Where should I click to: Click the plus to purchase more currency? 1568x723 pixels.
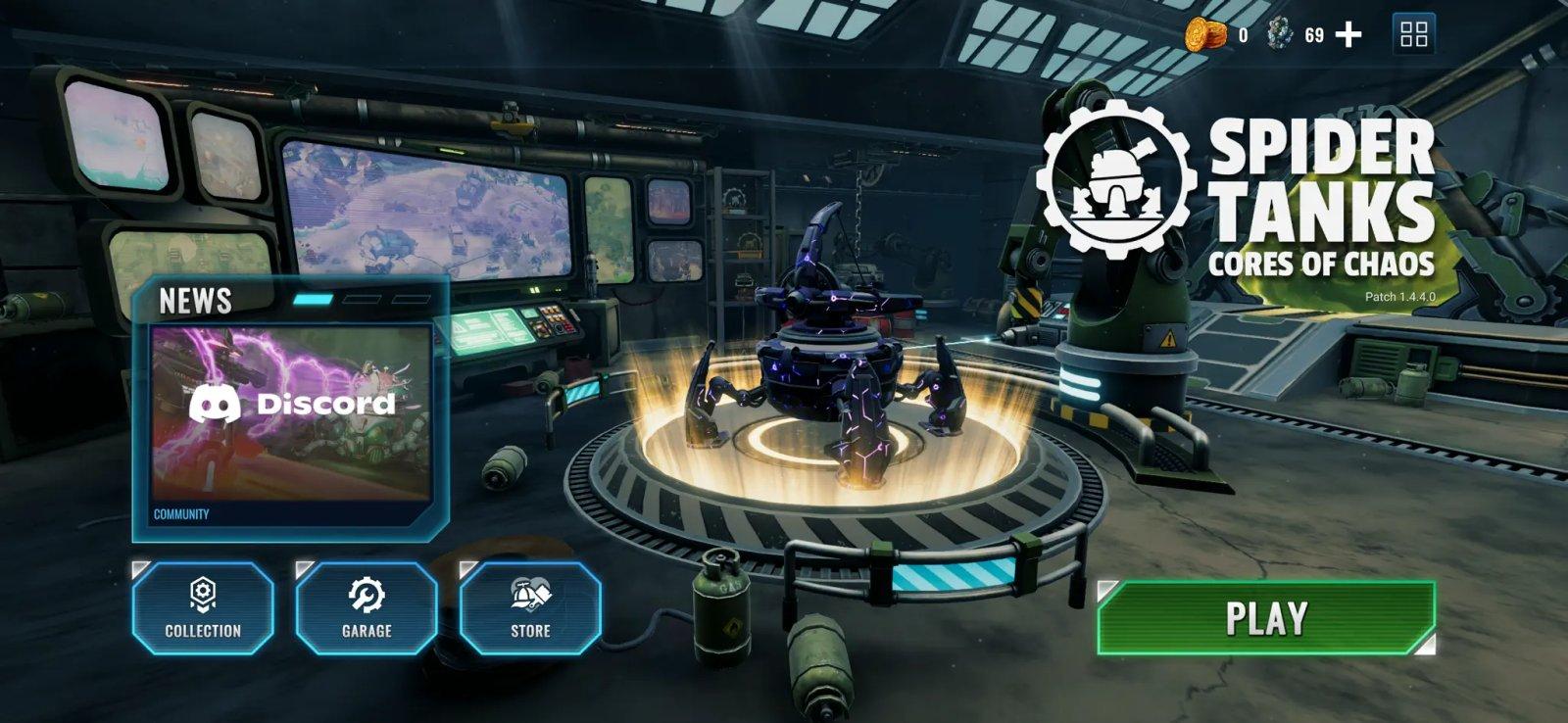click(1349, 35)
